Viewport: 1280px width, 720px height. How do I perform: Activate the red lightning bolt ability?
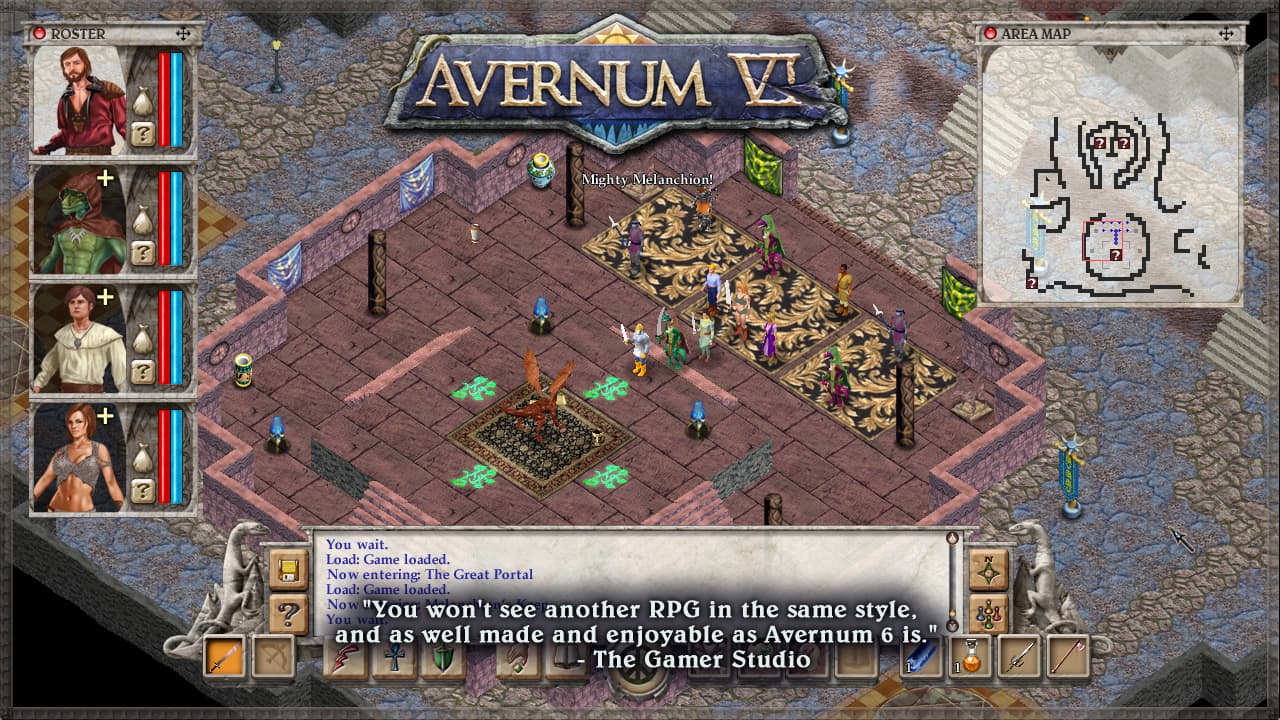347,657
